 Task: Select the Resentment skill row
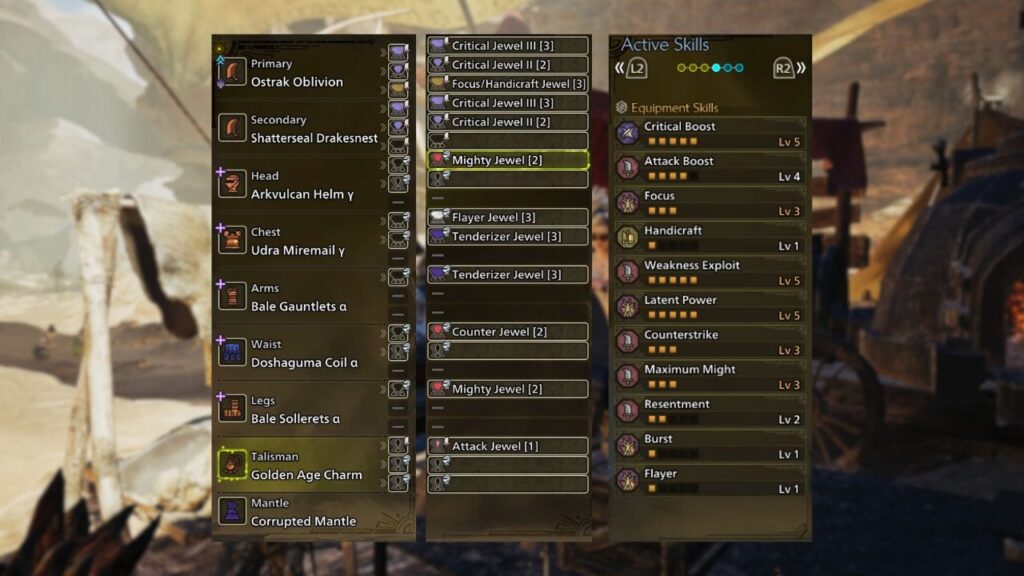[710, 411]
